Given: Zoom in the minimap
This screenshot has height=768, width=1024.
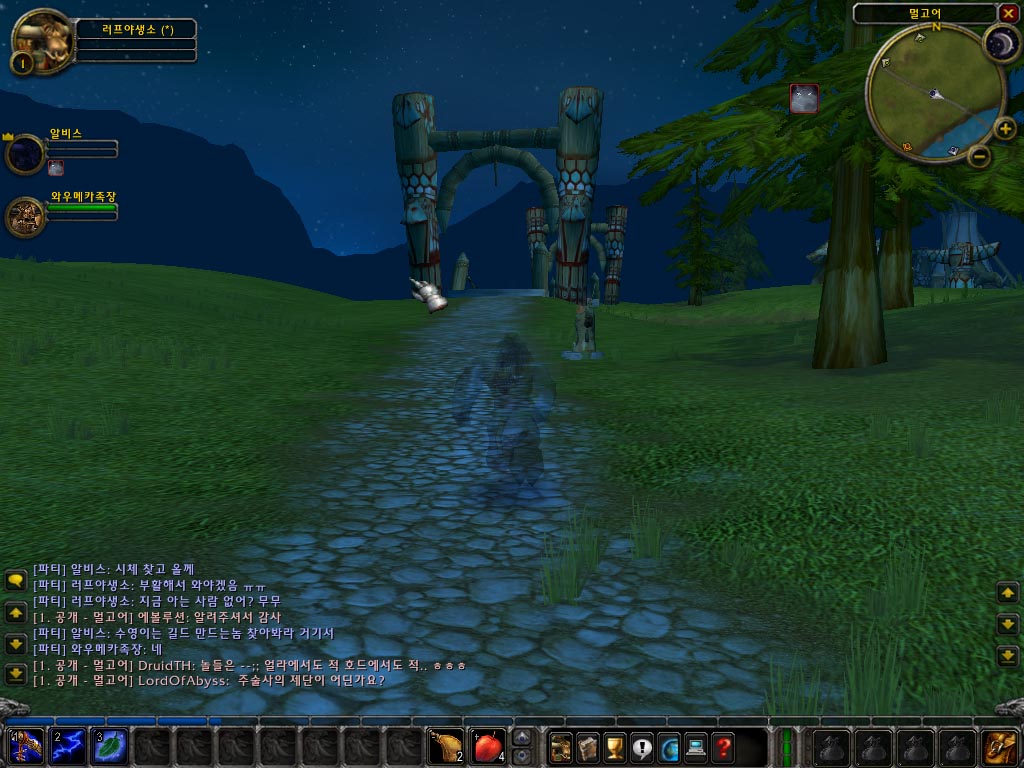Looking at the screenshot, I should point(1004,128).
